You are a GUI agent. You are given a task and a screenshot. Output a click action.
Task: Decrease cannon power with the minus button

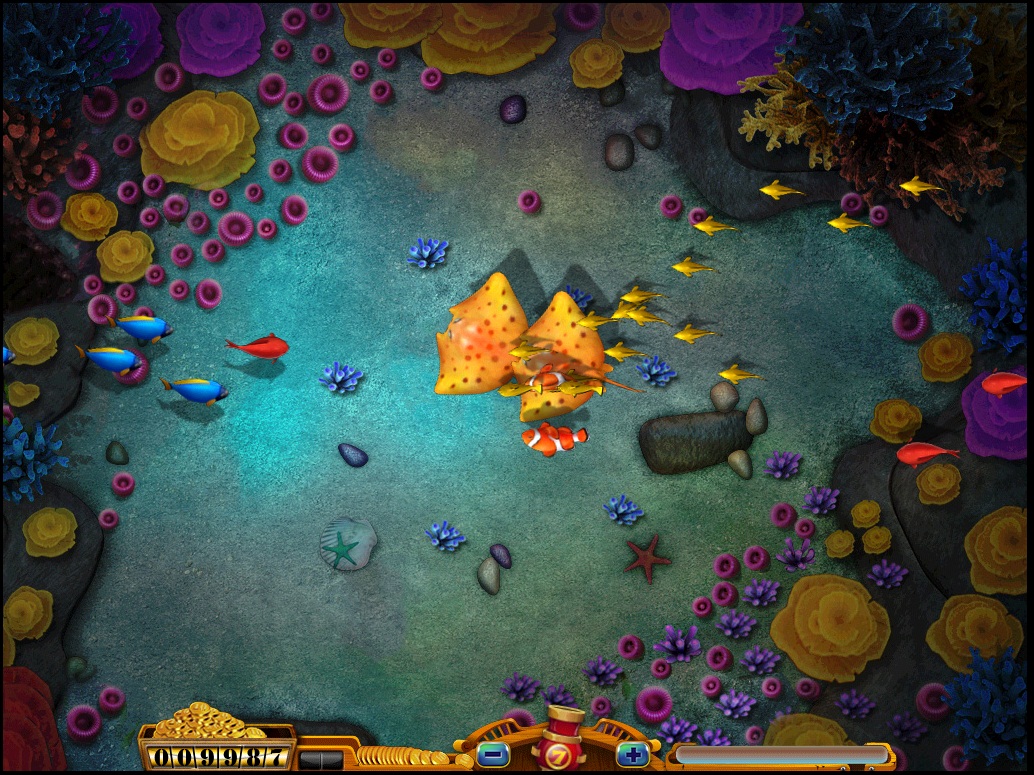[493, 753]
